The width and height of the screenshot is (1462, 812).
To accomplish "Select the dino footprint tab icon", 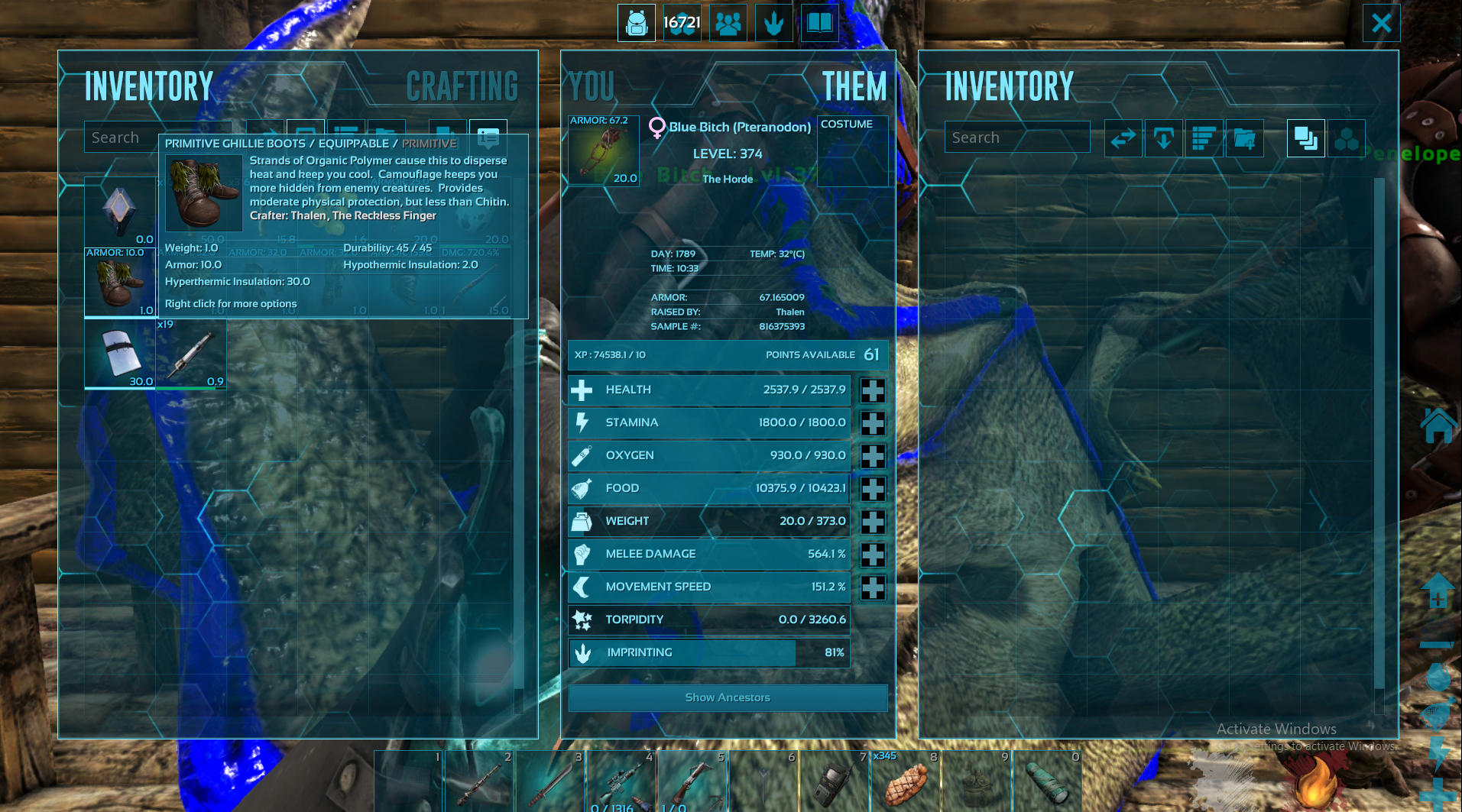I will pyautogui.click(x=773, y=23).
